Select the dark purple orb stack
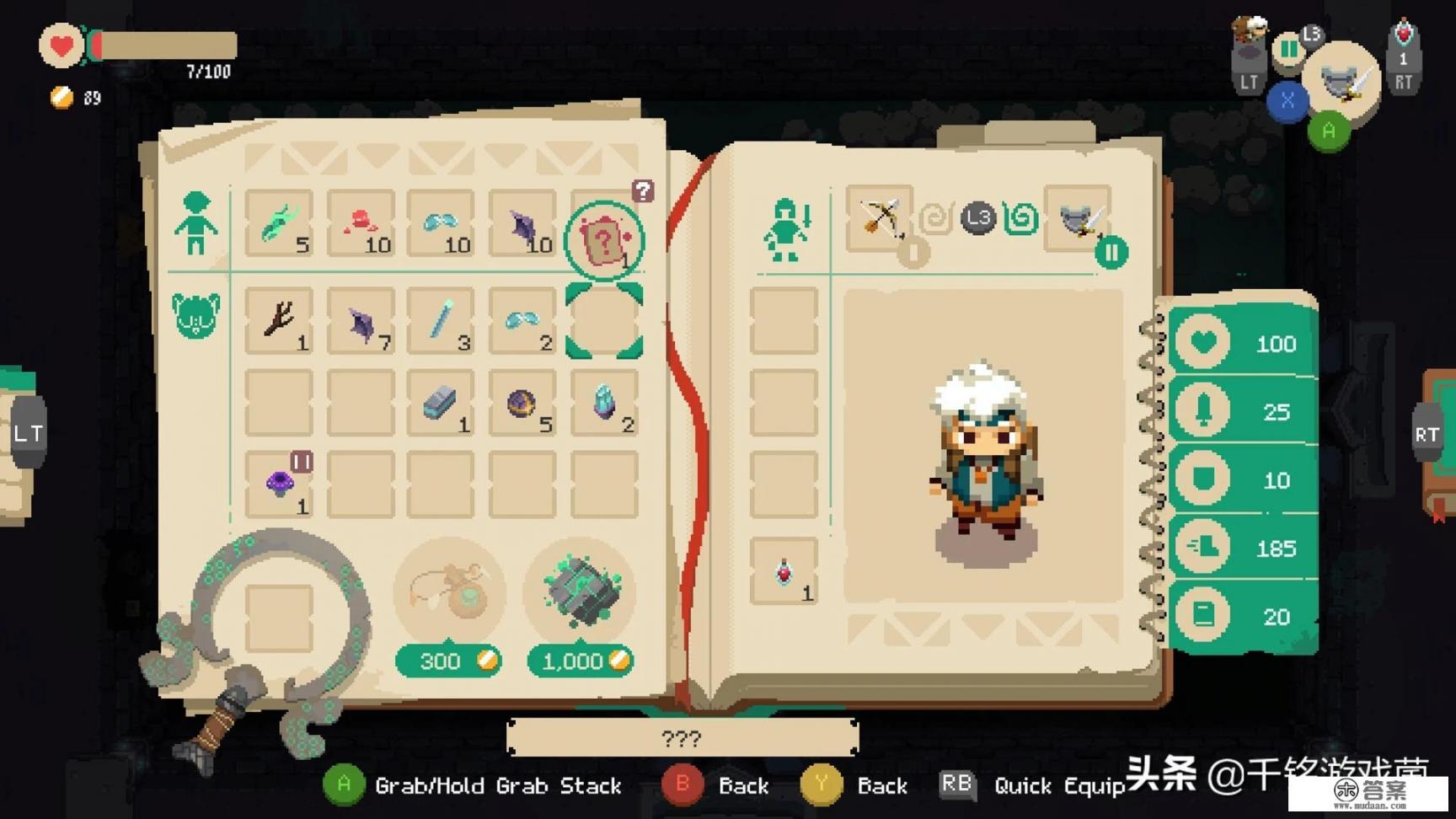1456x819 pixels. [522, 404]
